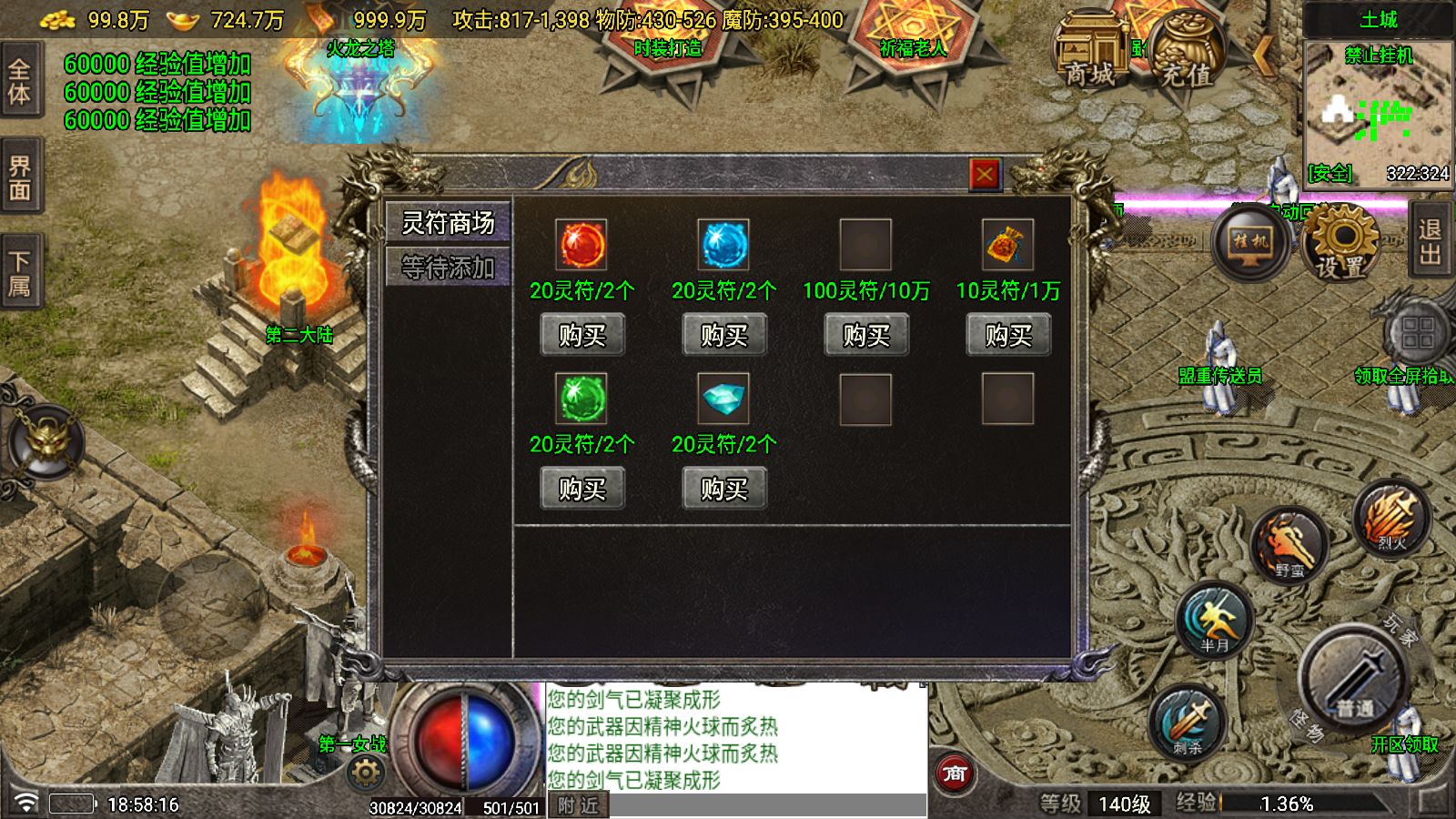
Task: Open the 设置 settings gear icon
Action: (1338, 241)
